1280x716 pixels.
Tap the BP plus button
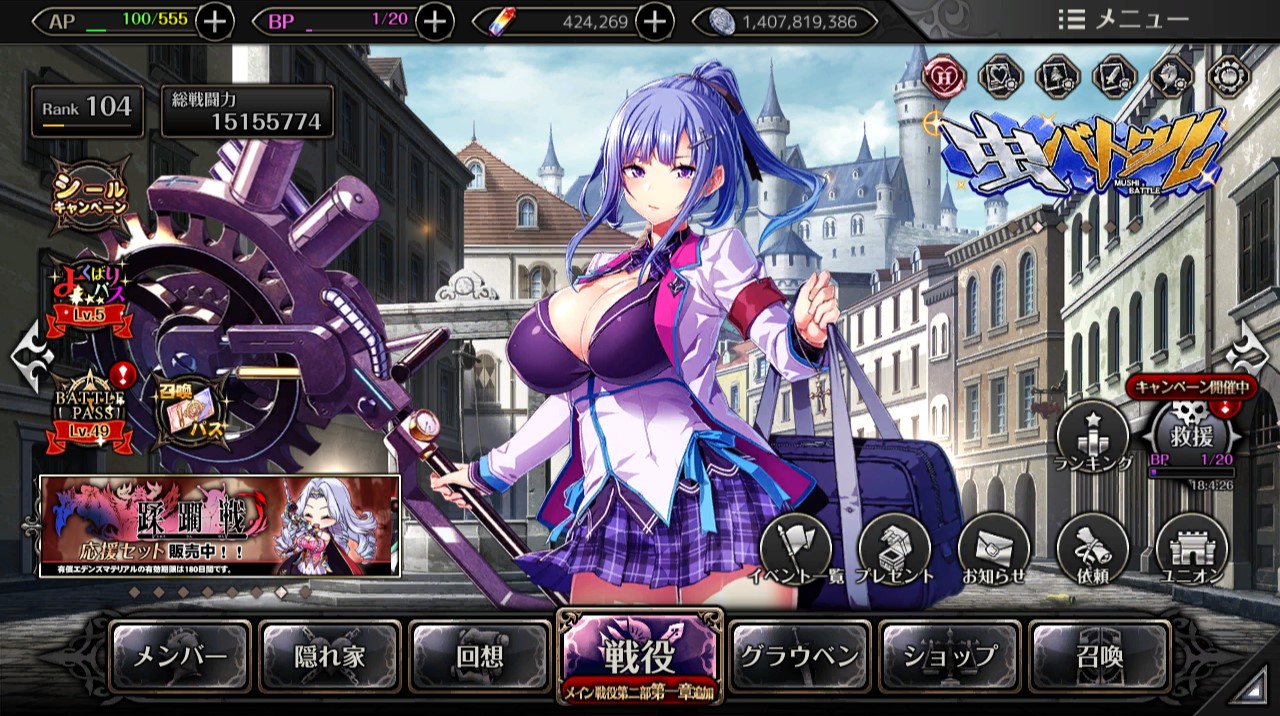[x=434, y=21]
